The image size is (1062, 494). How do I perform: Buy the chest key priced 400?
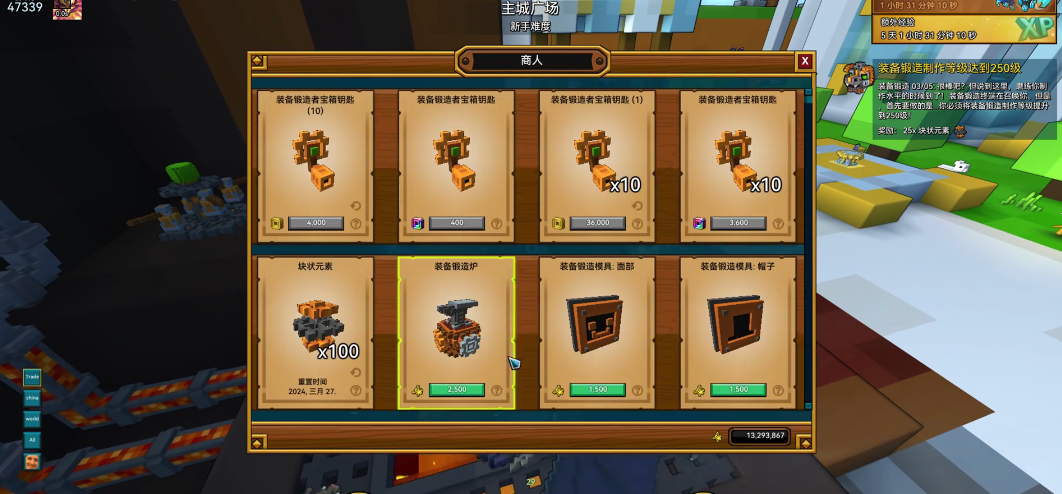pyautogui.click(x=457, y=224)
